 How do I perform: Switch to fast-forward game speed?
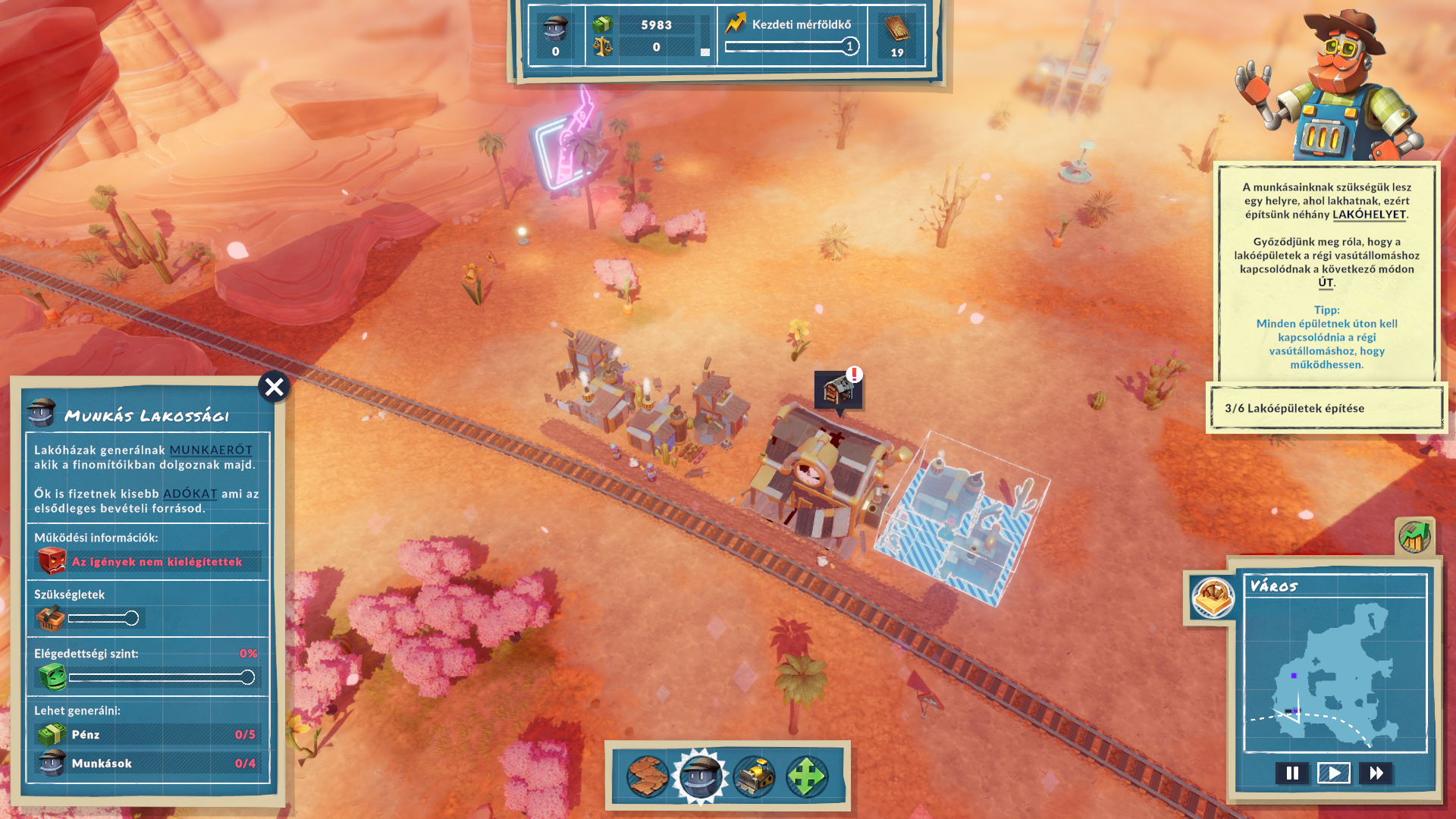1376,773
